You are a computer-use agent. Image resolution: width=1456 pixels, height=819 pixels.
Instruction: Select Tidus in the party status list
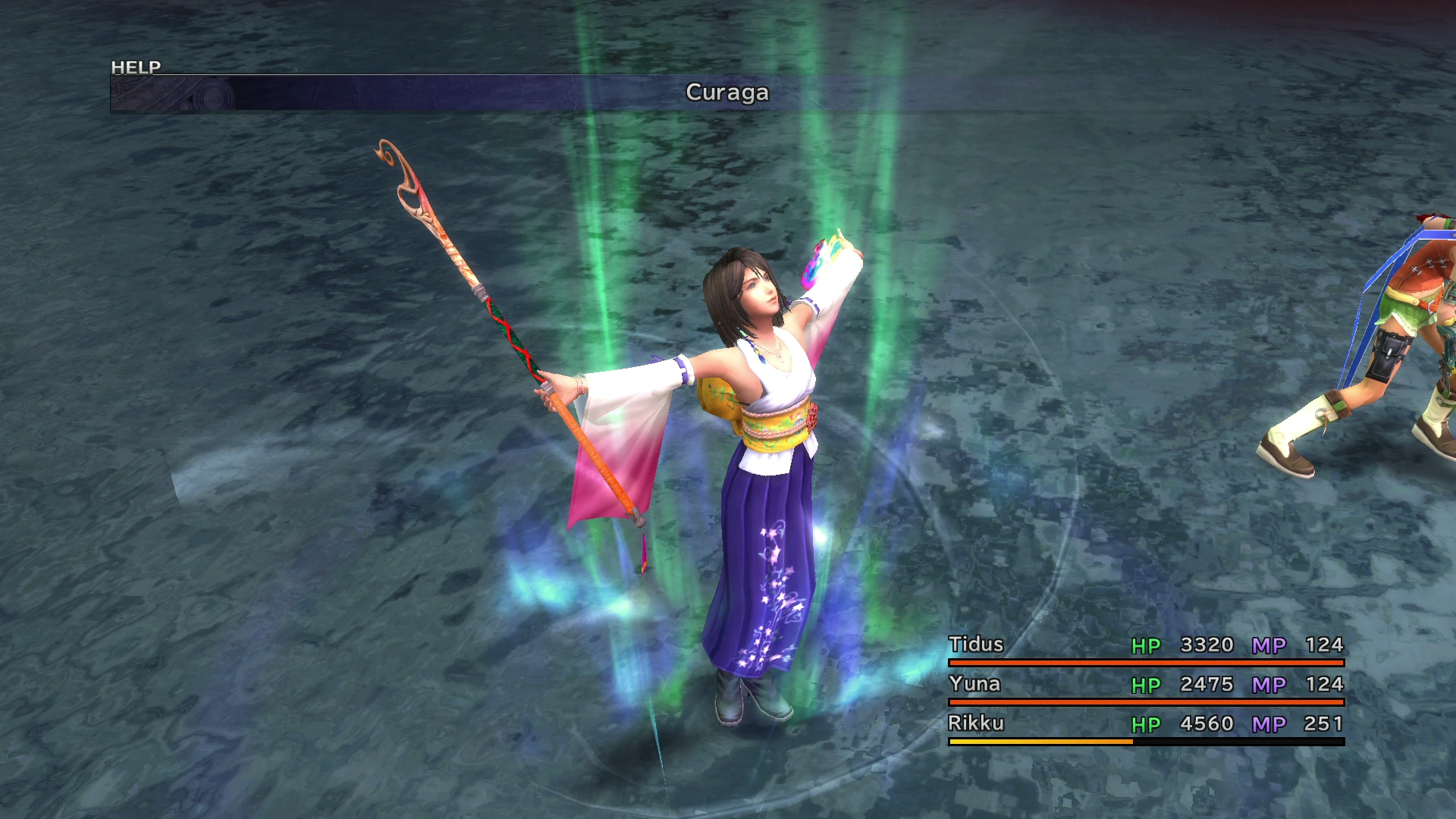pos(977,645)
